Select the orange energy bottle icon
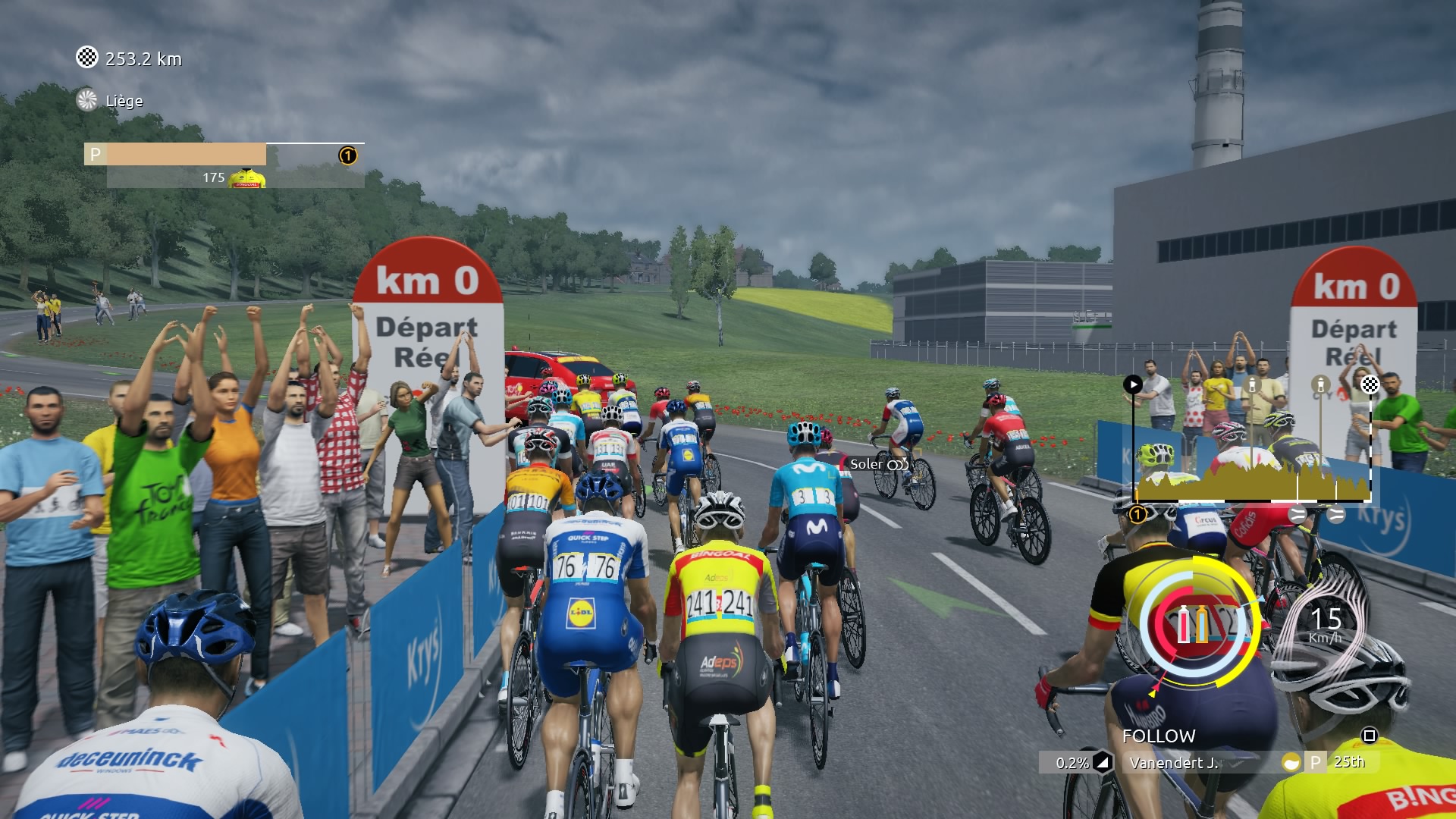The width and height of the screenshot is (1456, 819). 1202,625
